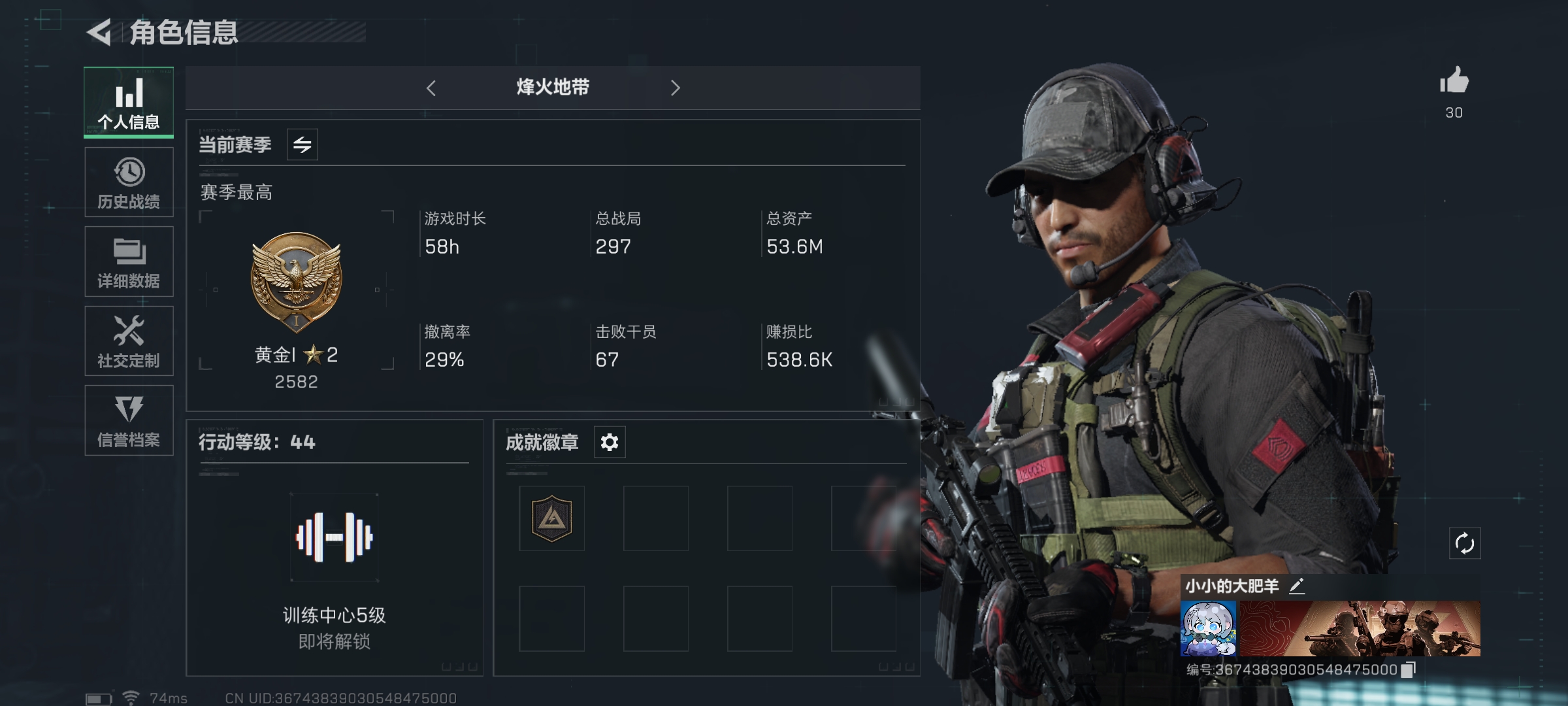Give a thumbs-up like to the profile

coord(1454,82)
